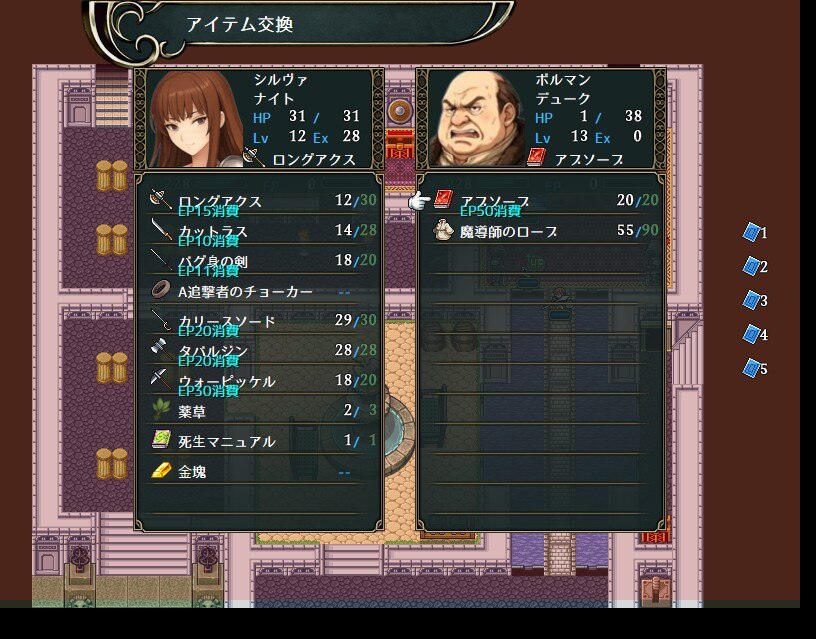Select the blue card numbered 2
Viewport: 816px width, 639px height.
pyautogui.click(x=752, y=266)
